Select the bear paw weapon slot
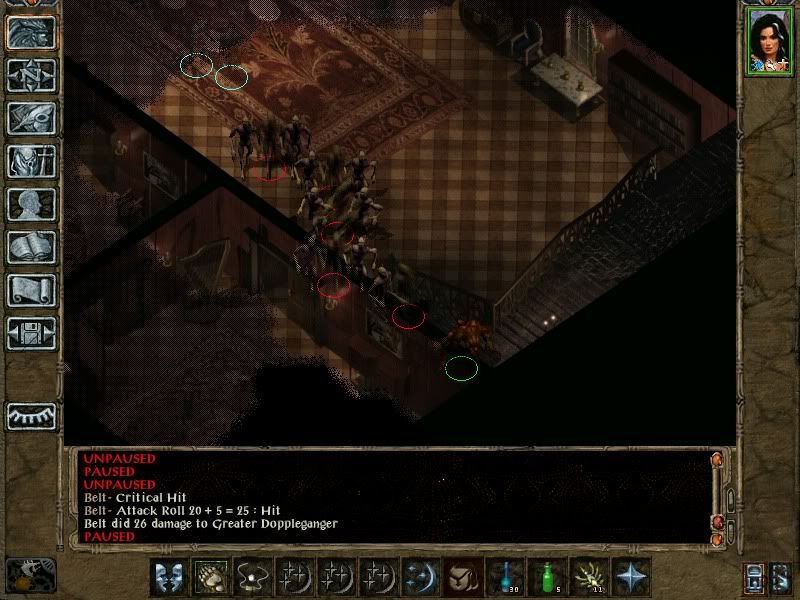Viewport: 800px width, 600px height. point(209,577)
